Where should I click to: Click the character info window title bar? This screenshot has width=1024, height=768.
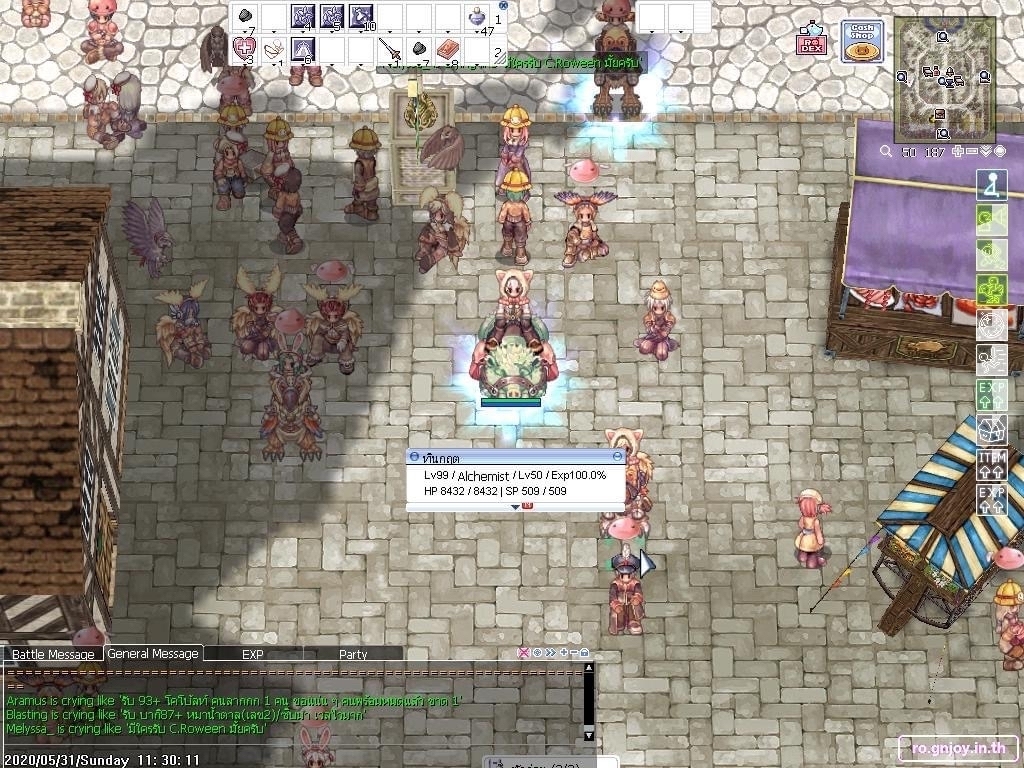(x=515, y=457)
